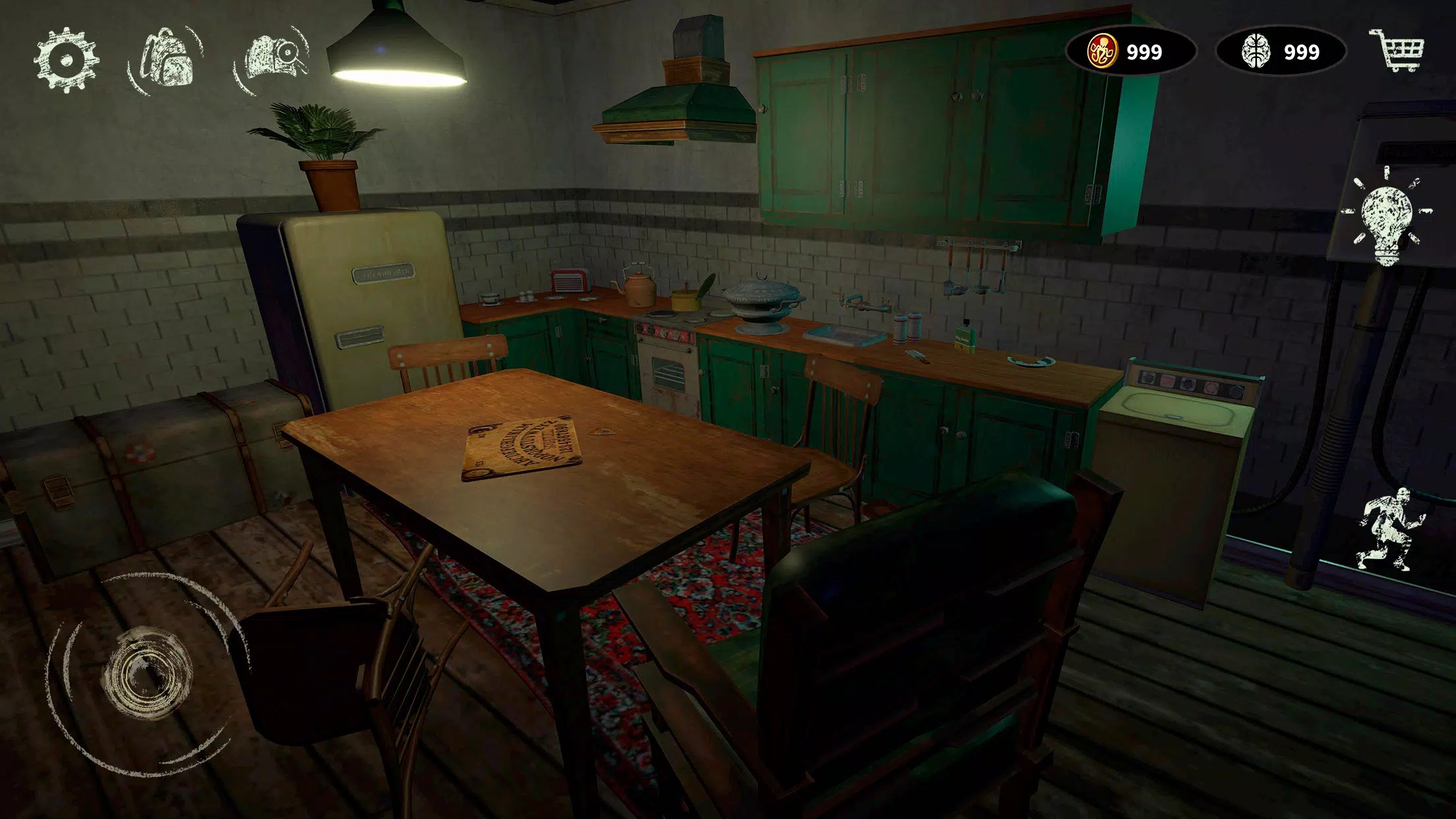Activate the running man sprint button
The height and width of the screenshot is (819, 1456).
(x=1388, y=530)
